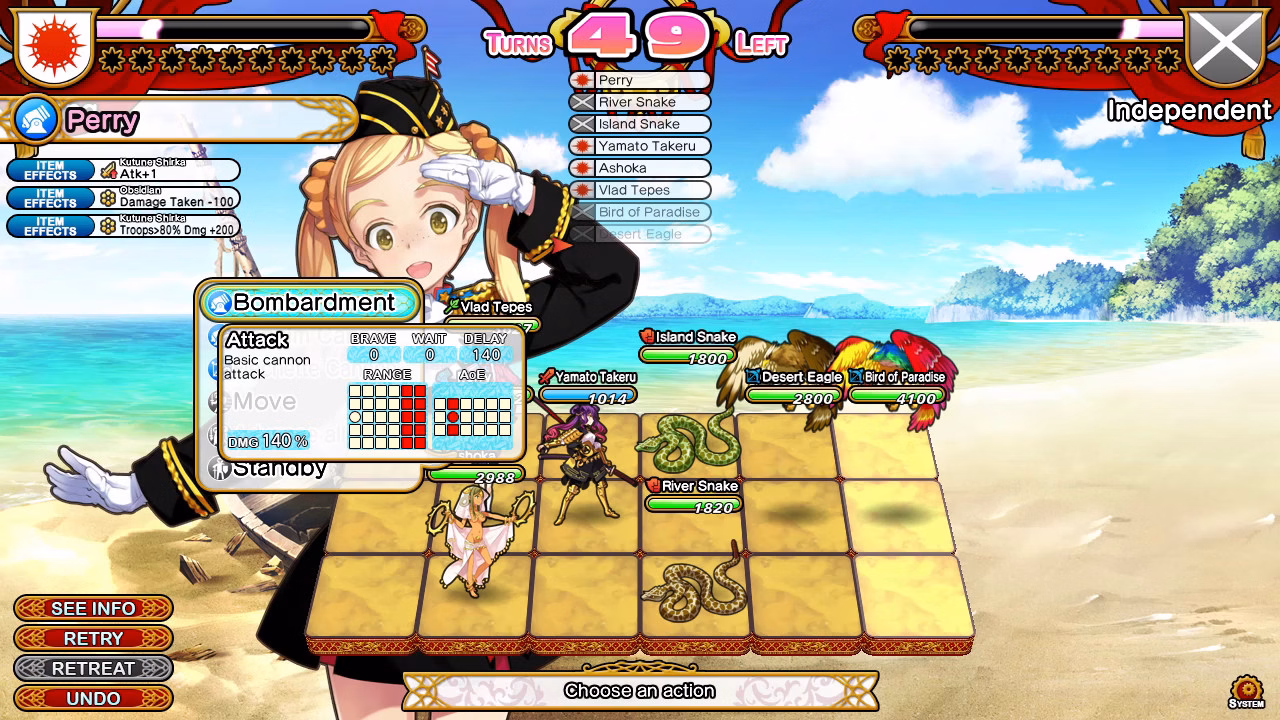The image size is (1280, 720).
Task: Click the red sun marker beside Yamato Takeru
Action: [582, 146]
